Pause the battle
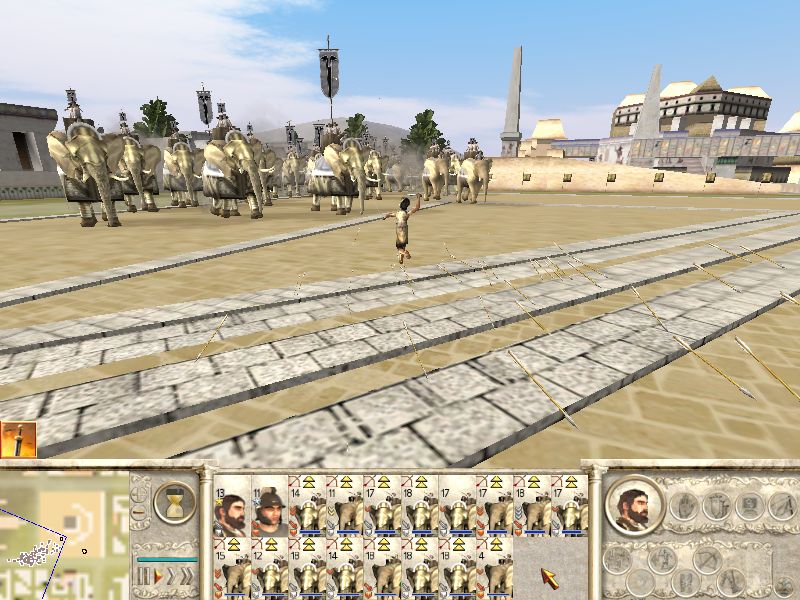Viewport: 800px width, 600px height. tap(143, 577)
